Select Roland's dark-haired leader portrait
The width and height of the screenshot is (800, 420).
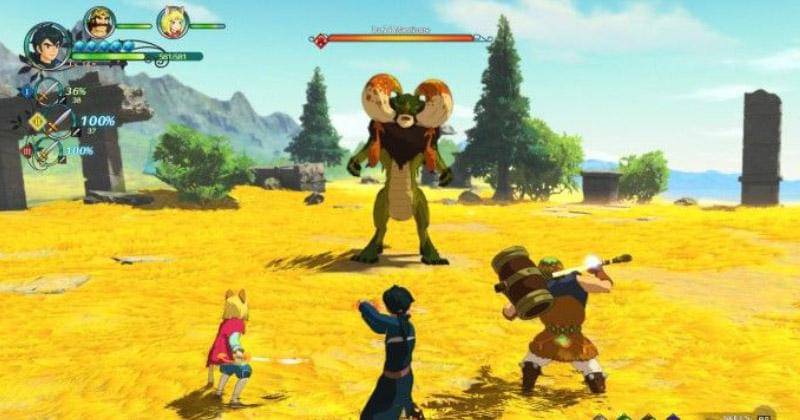pyautogui.click(x=47, y=45)
